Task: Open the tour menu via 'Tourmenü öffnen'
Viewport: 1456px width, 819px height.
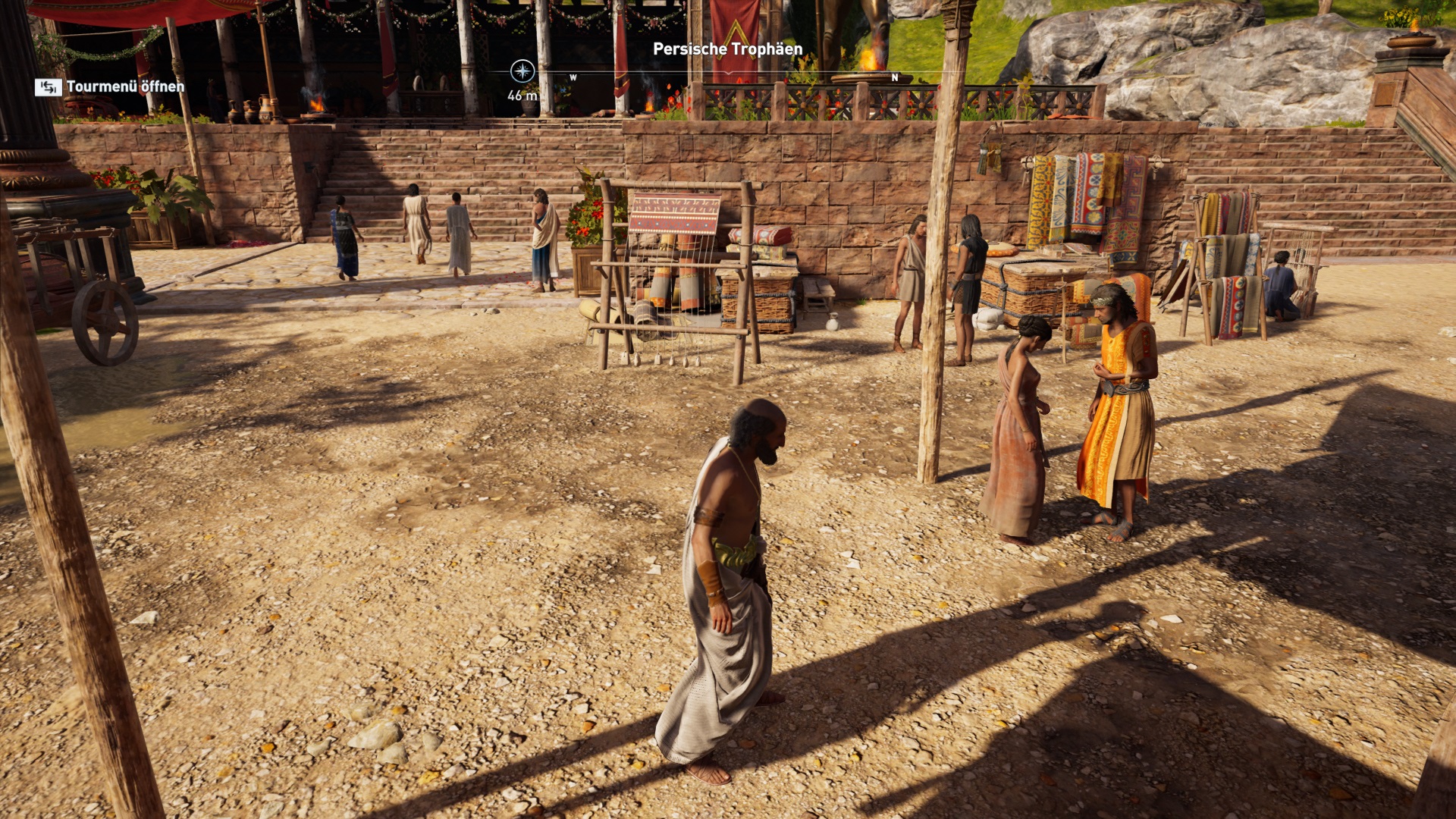Action: pos(110,87)
